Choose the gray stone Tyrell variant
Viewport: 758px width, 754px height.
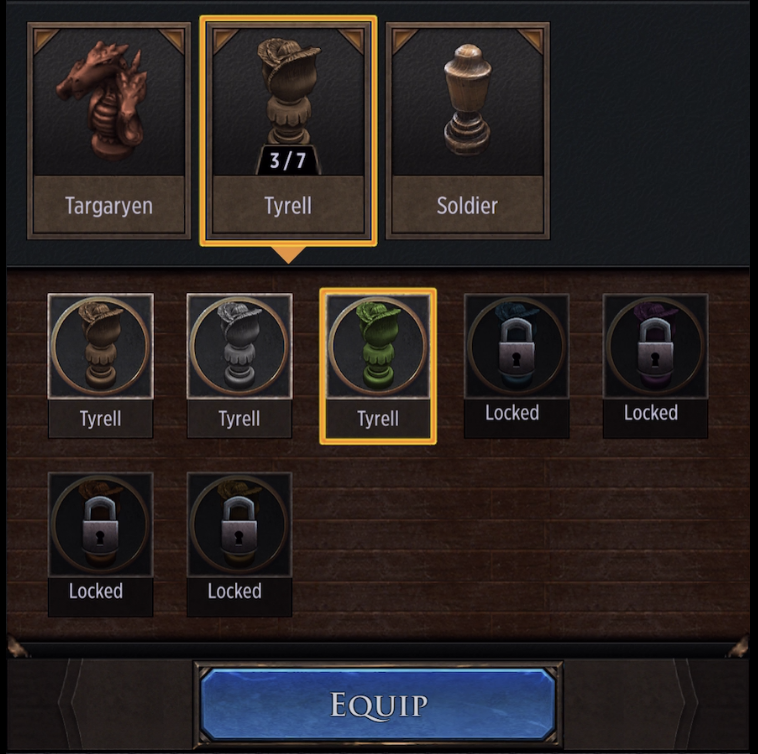[239, 365]
